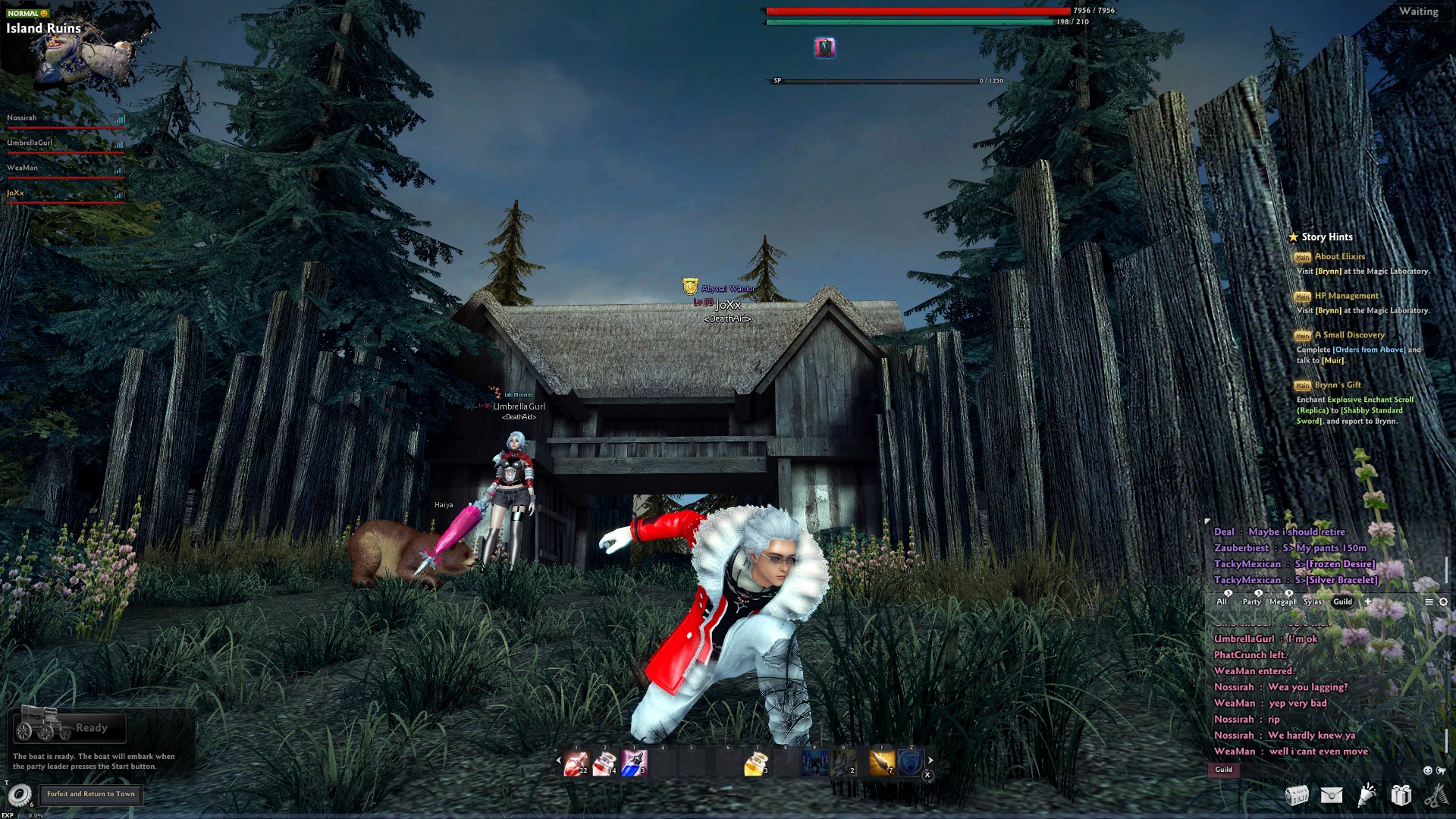
Task: Expand the hotbar with the left arrow
Action: [558, 761]
